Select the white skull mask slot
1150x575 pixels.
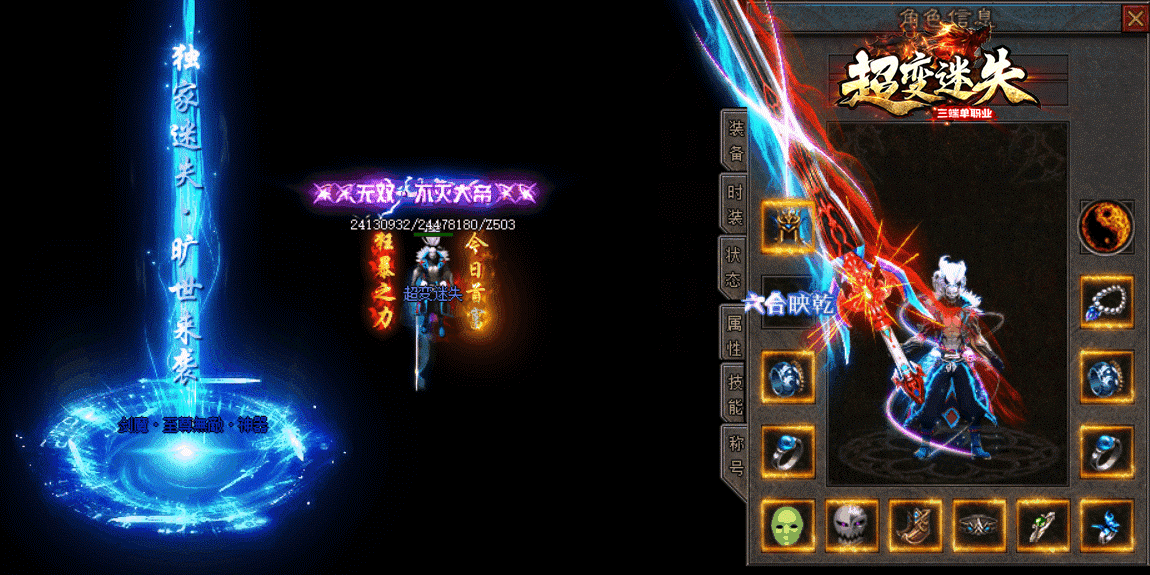click(x=852, y=525)
